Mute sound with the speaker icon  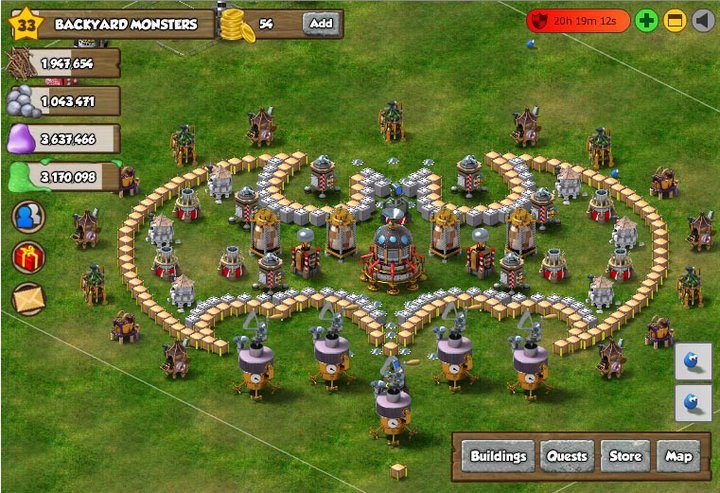pos(703,21)
